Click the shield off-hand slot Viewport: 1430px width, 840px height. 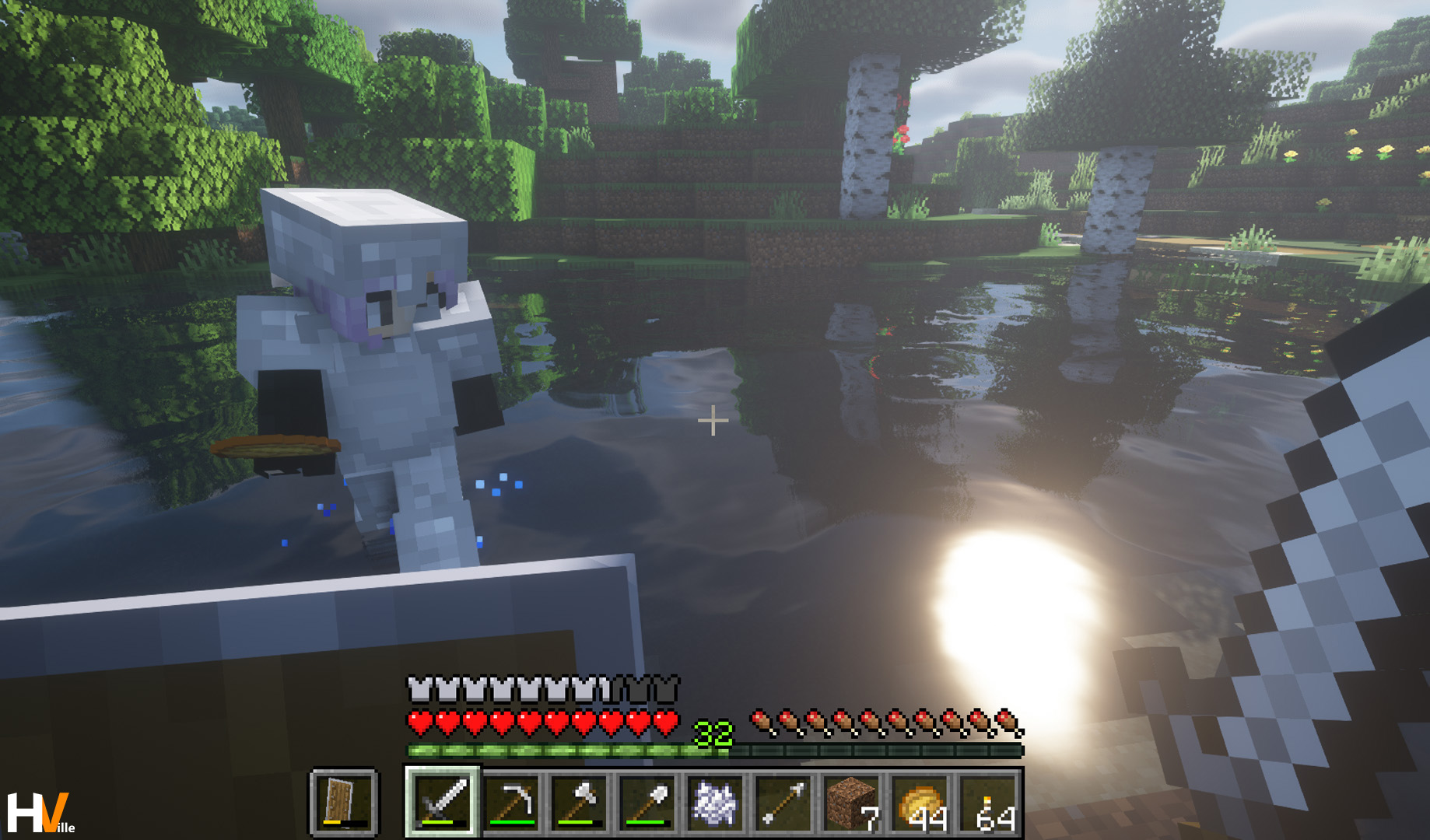tap(344, 803)
